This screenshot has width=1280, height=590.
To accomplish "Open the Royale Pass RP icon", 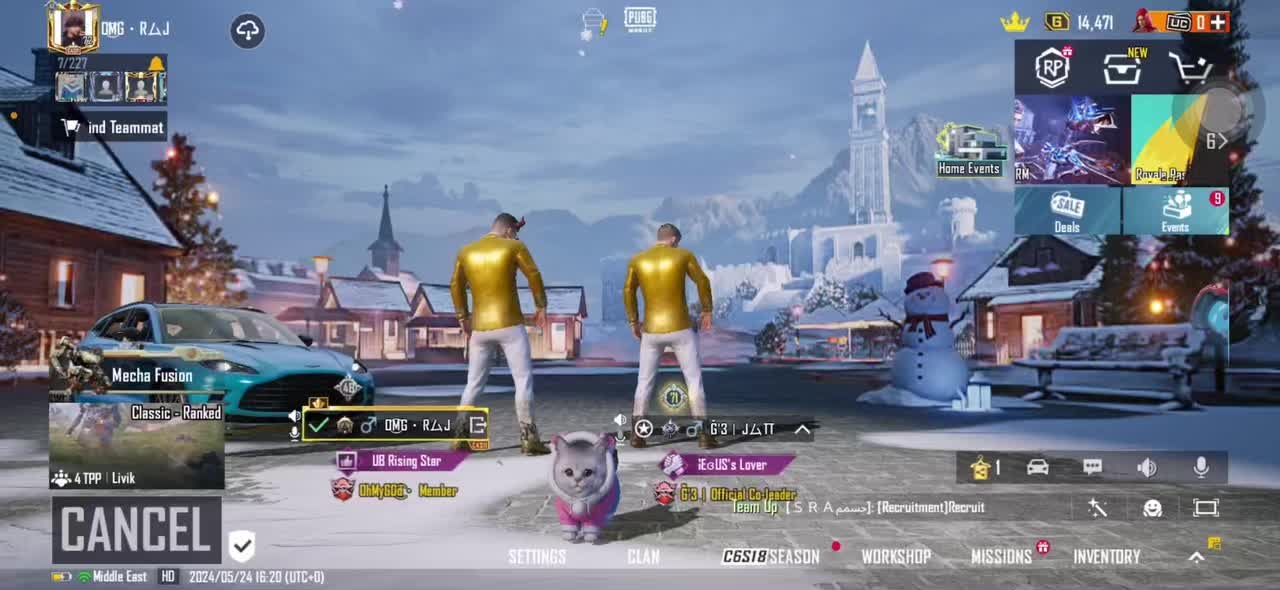I will 1052,68.
